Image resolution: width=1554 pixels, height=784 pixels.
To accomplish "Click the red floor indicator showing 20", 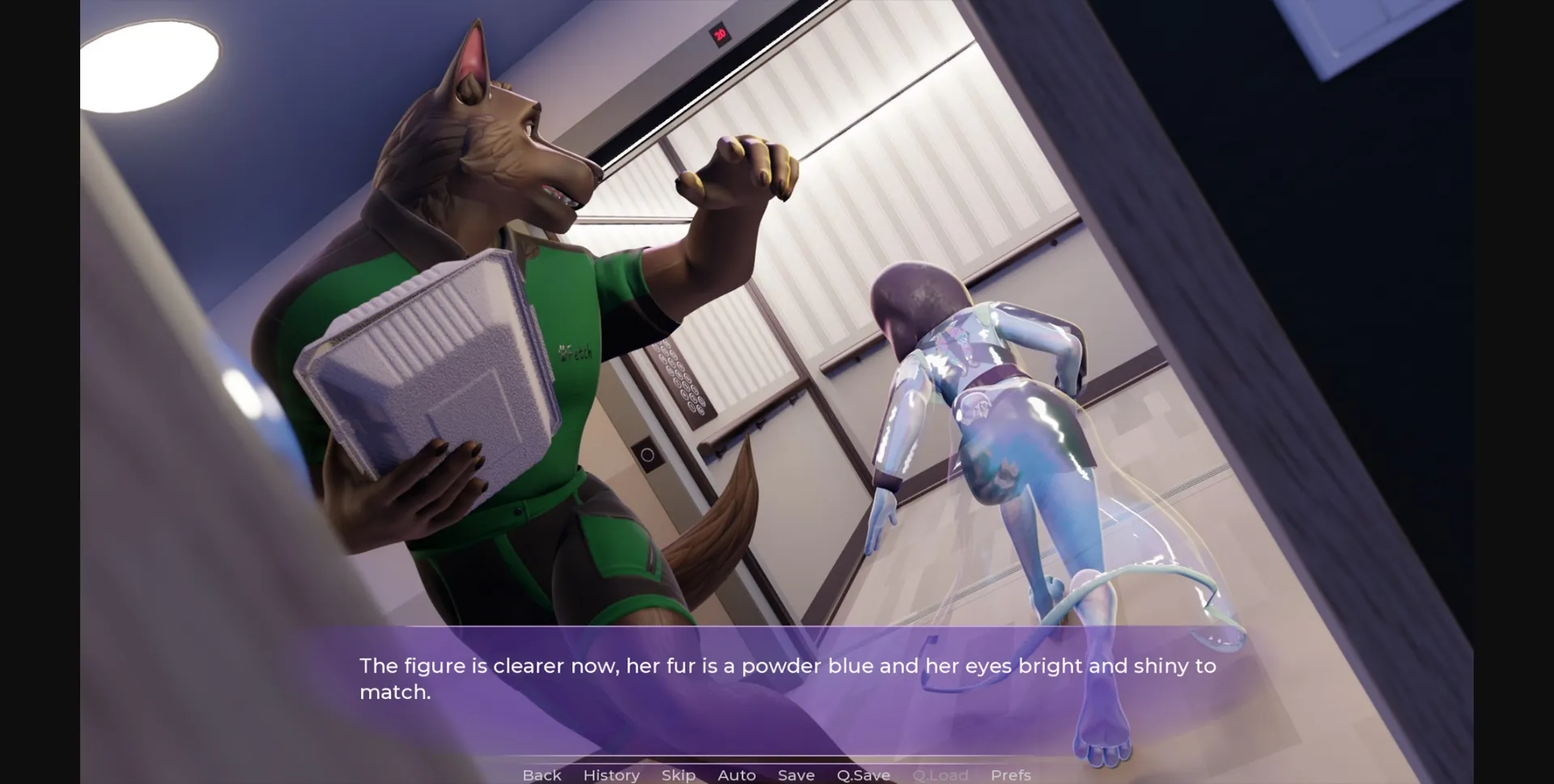I will (719, 32).
